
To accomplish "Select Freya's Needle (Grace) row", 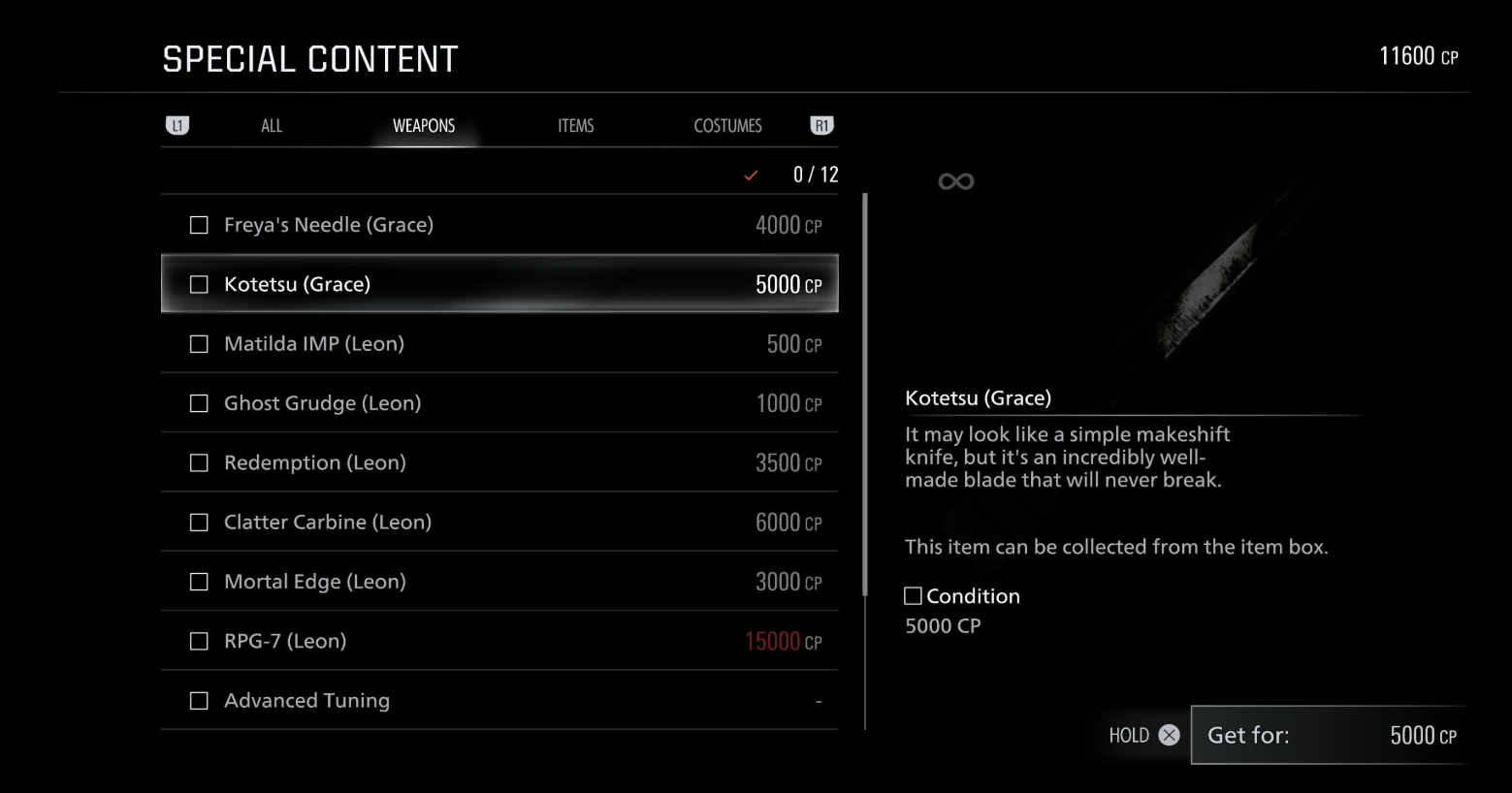I will tap(499, 225).
